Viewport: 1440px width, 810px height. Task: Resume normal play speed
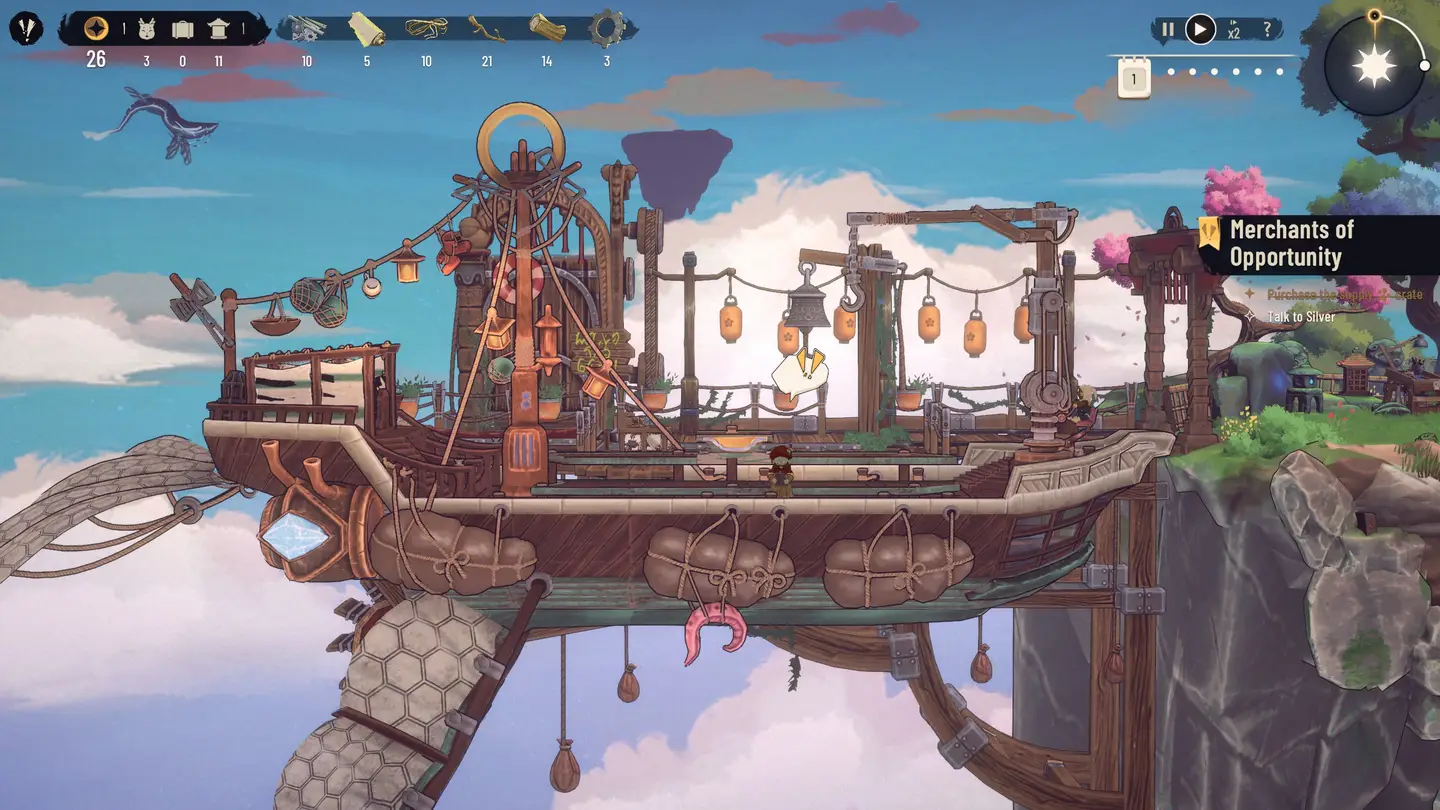[x=1200, y=29]
